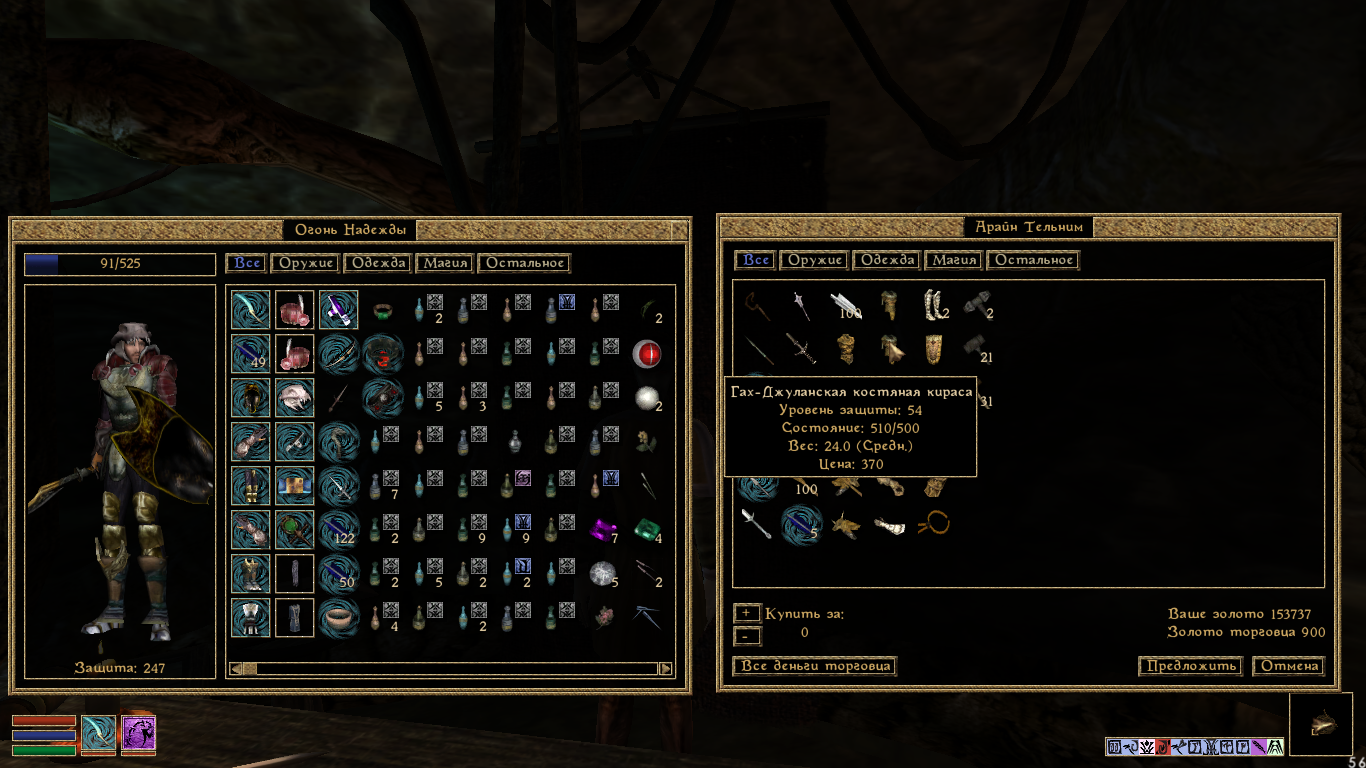Pick the purple gem stack of seven
This screenshot has height=768, width=1366.
(602, 527)
